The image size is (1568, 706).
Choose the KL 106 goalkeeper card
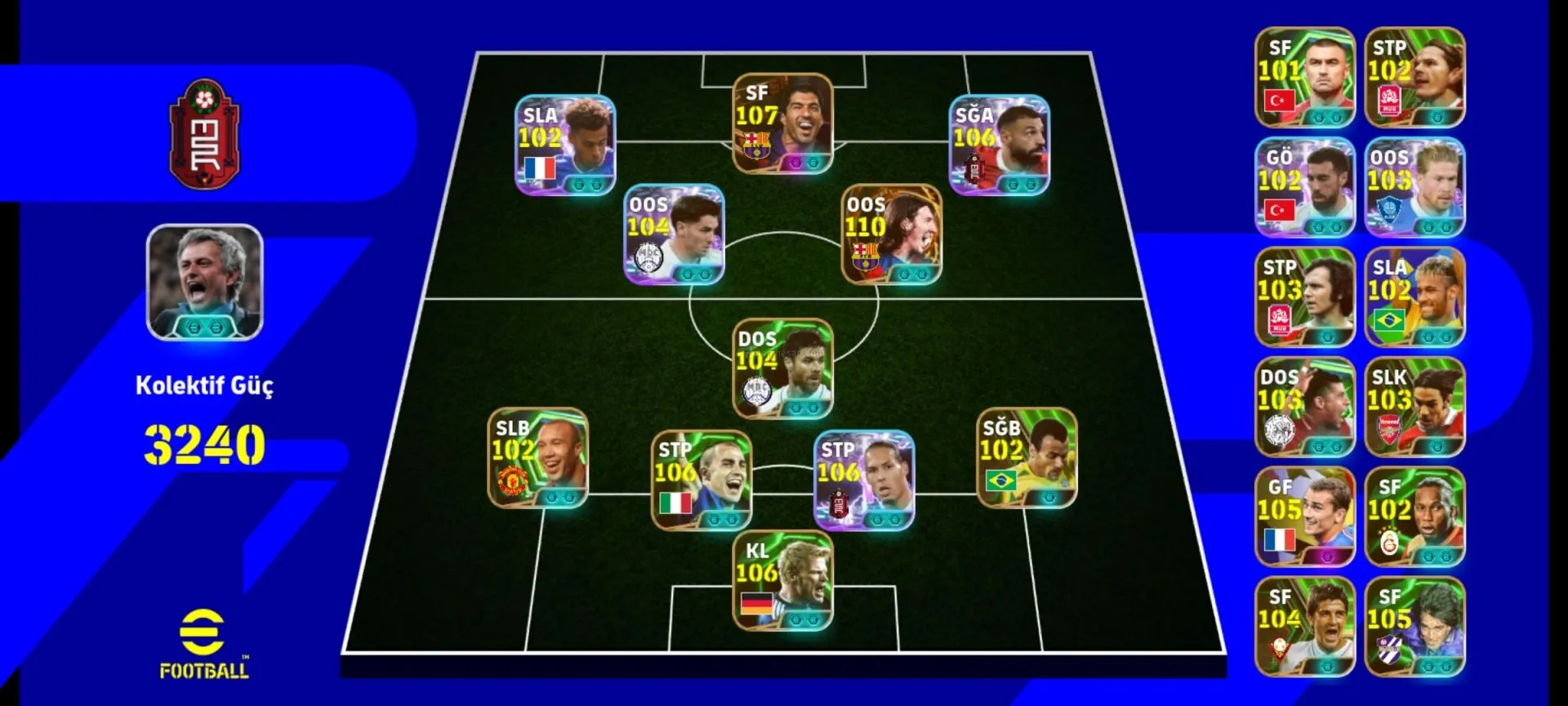[x=782, y=581]
